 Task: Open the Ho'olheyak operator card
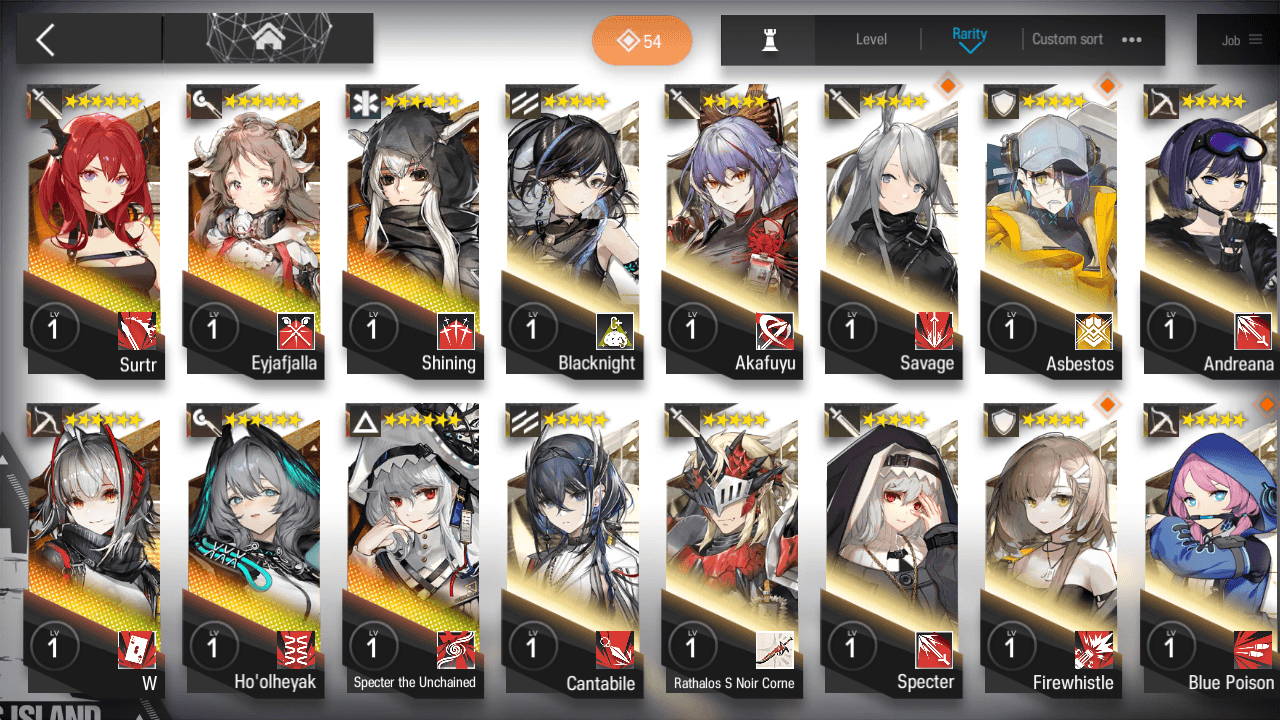(253, 550)
